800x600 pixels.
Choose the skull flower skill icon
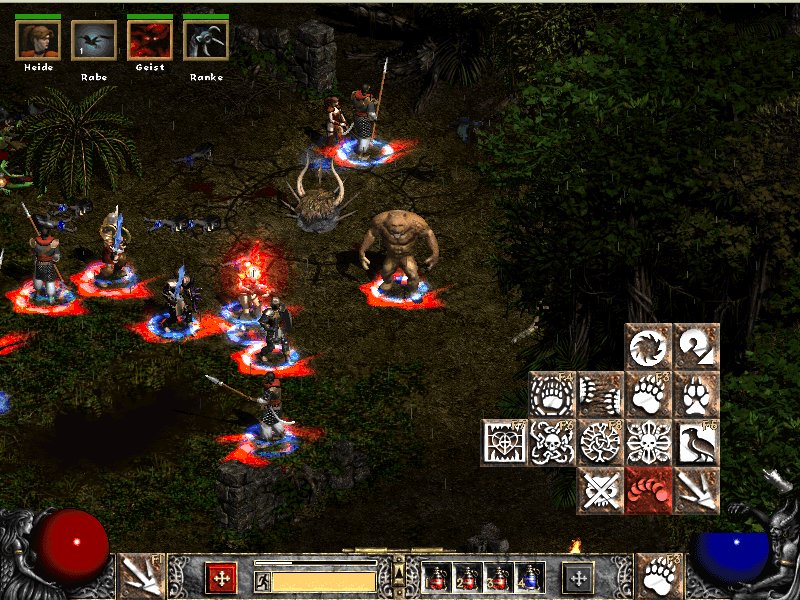pyautogui.click(x=649, y=442)
